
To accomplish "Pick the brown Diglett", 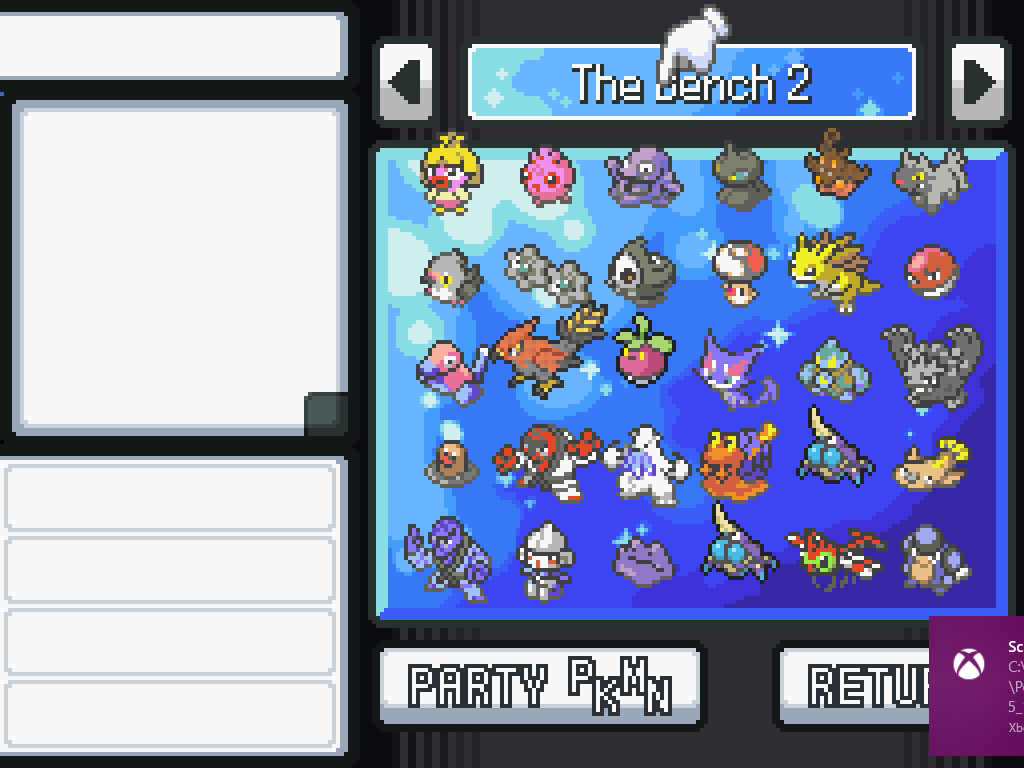I will [x=451, y=463].
